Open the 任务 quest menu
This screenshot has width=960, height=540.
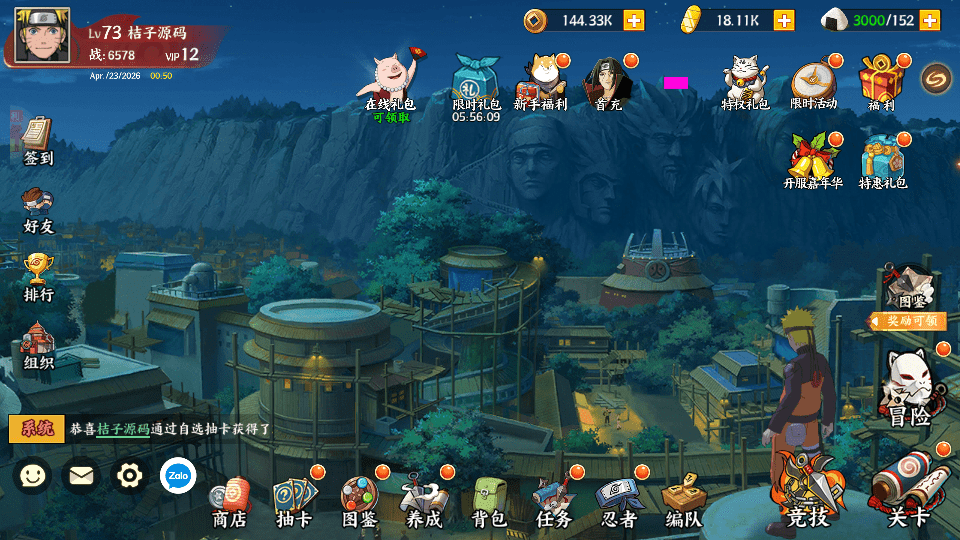coord(553,502)
